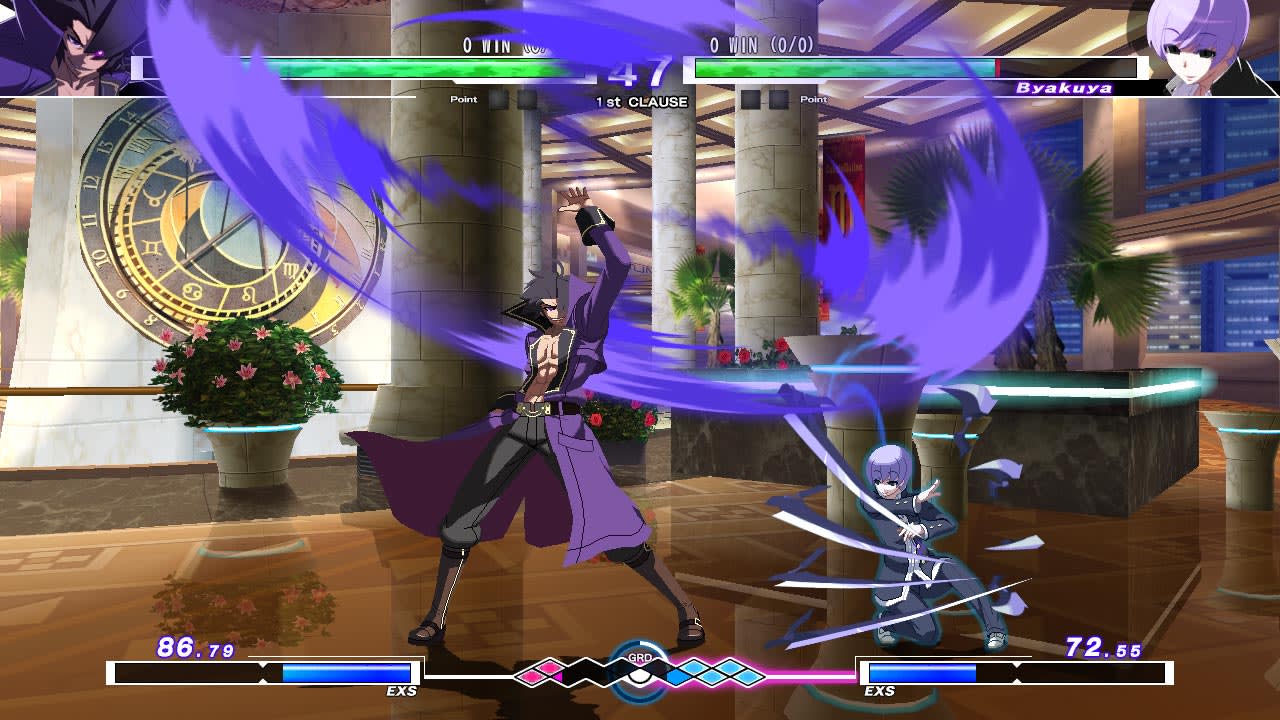Toggle the second Point square slot on the right
Image resolution: width=1280 pixels, height=720 pixels.
point(777,97)
